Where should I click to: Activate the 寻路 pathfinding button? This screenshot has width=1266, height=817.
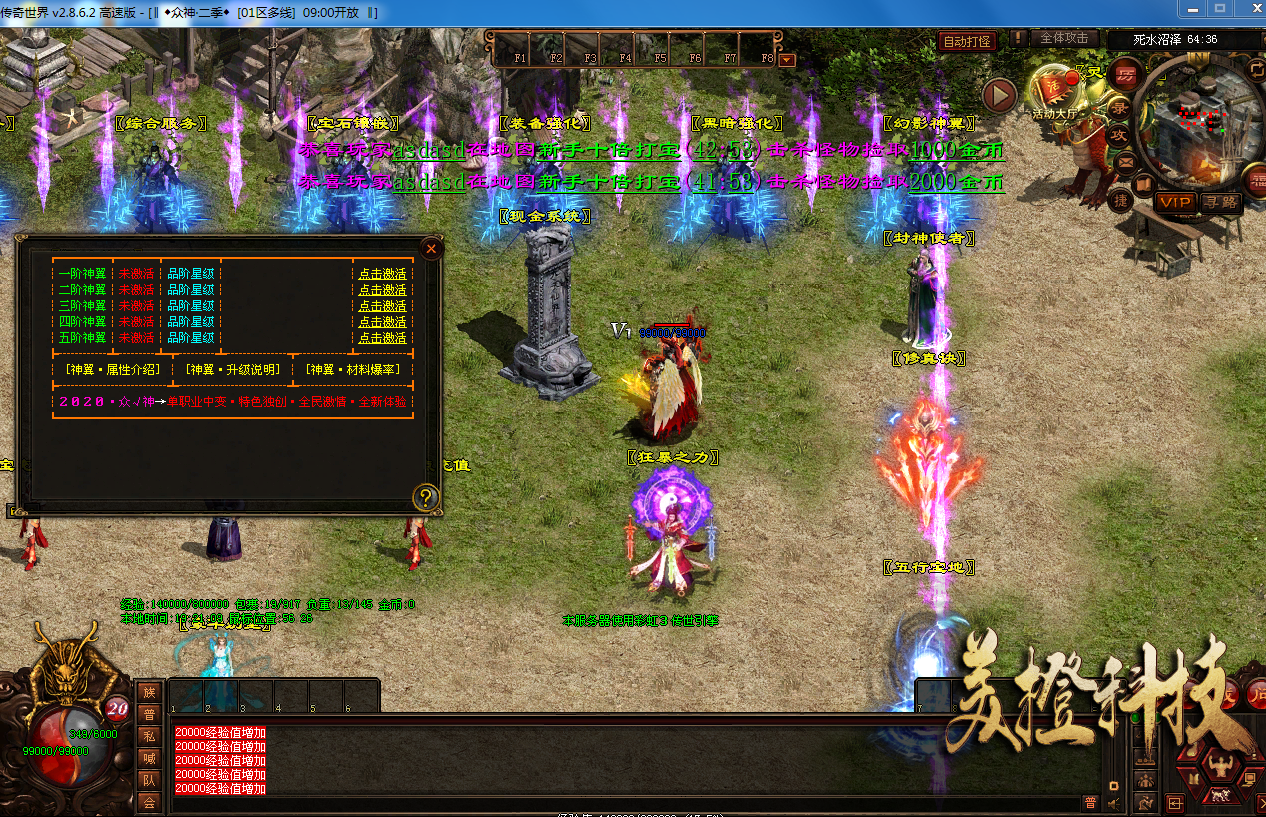click(x=1220, y=202)
